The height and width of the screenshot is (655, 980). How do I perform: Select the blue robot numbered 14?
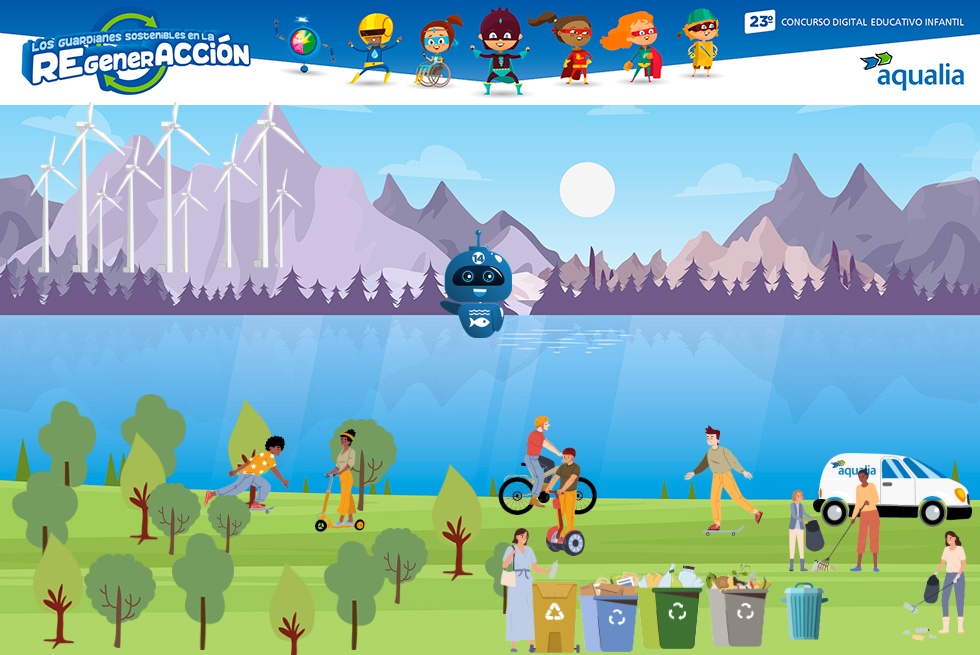click(476, 288)
